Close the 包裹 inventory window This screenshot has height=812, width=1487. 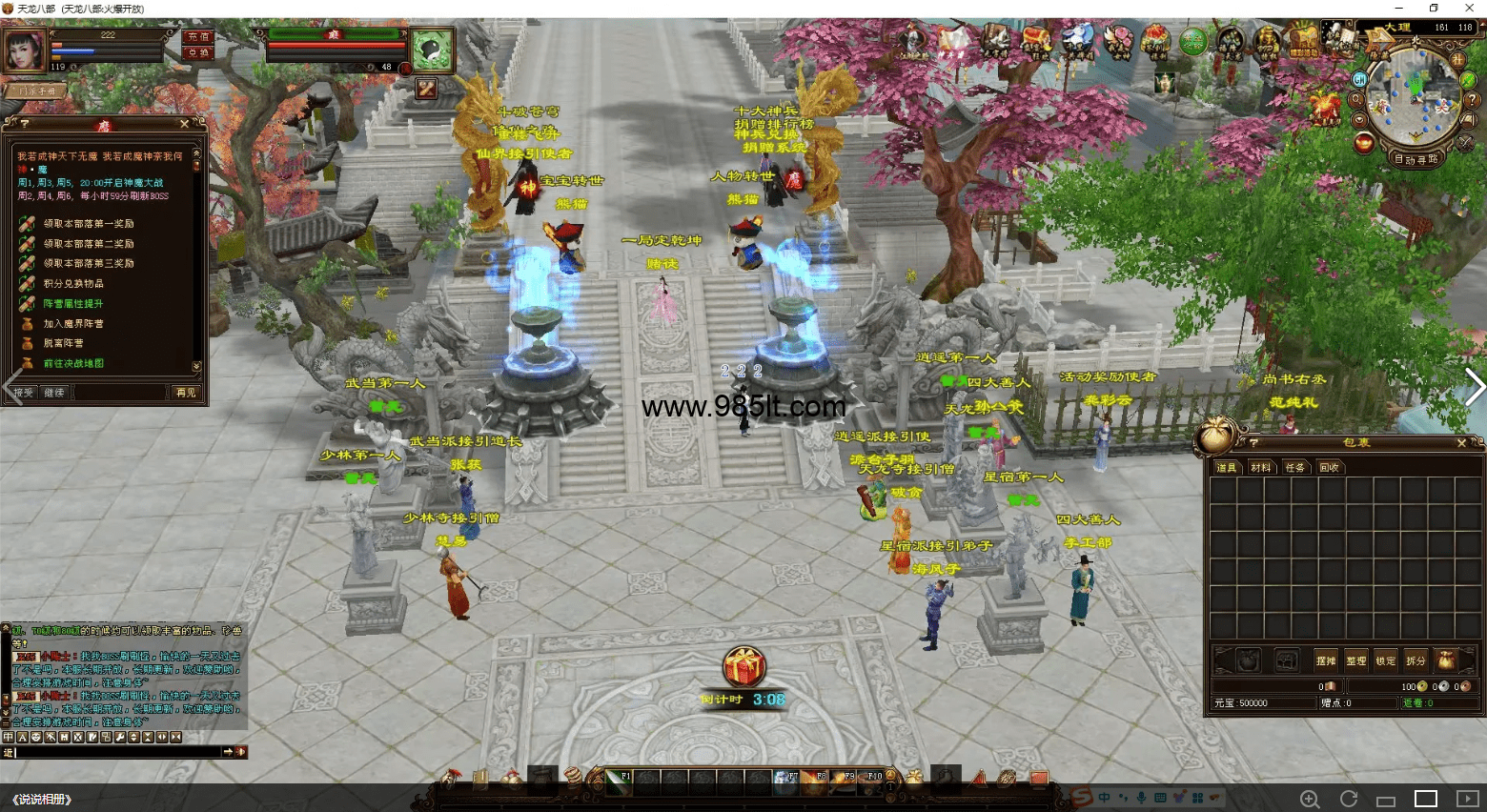(1461, 443)
